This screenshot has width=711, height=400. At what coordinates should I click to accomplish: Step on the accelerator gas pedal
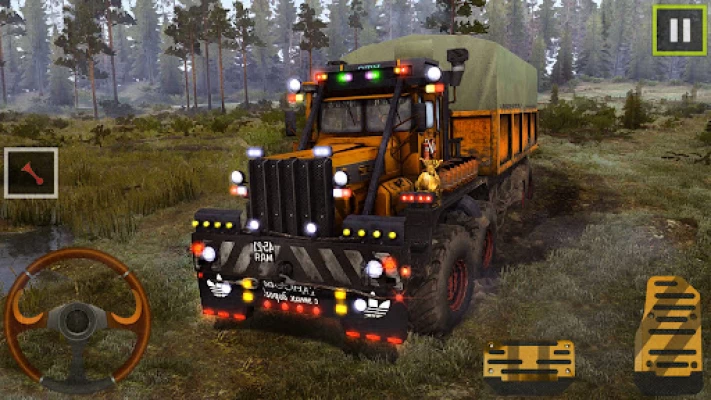coord(668,334)
